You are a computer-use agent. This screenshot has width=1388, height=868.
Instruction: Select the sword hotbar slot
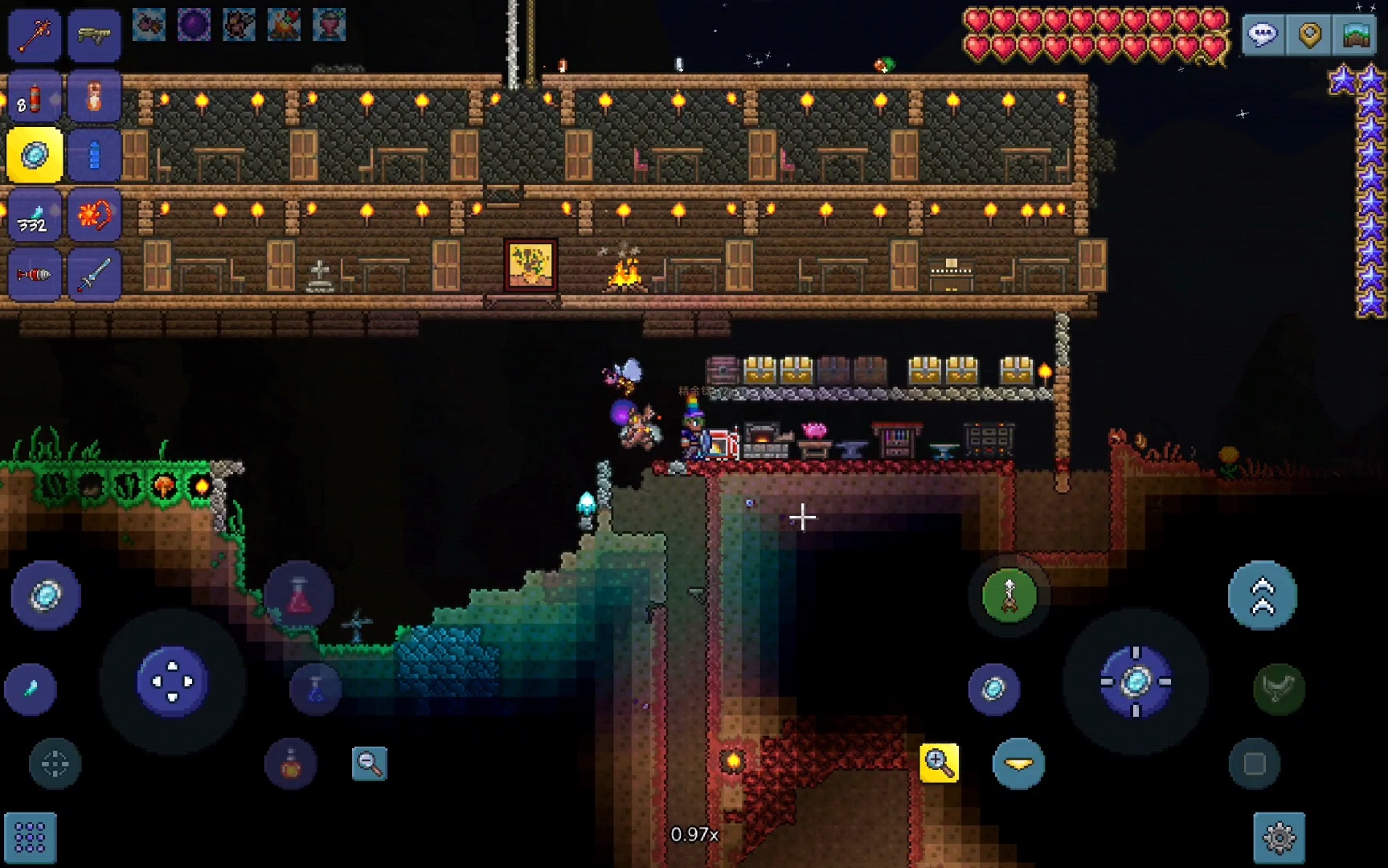point(94,275)
